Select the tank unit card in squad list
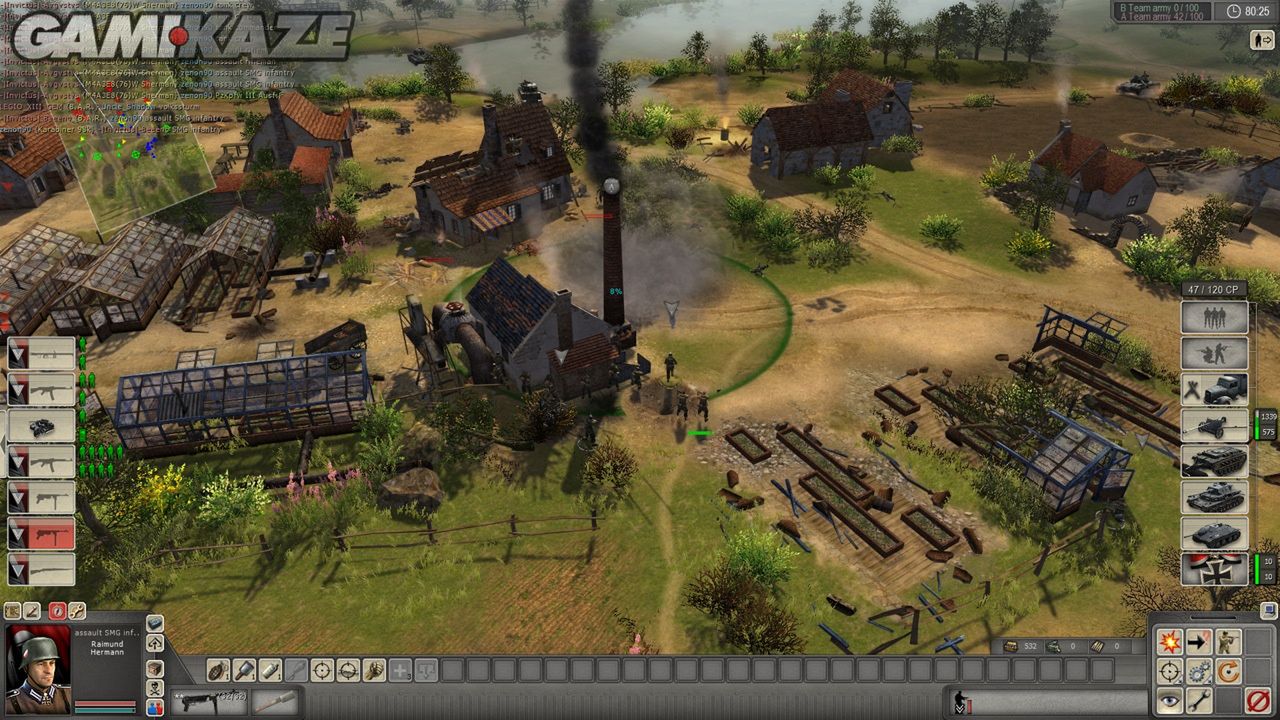The image size is (1280, 720). point(41,426)
